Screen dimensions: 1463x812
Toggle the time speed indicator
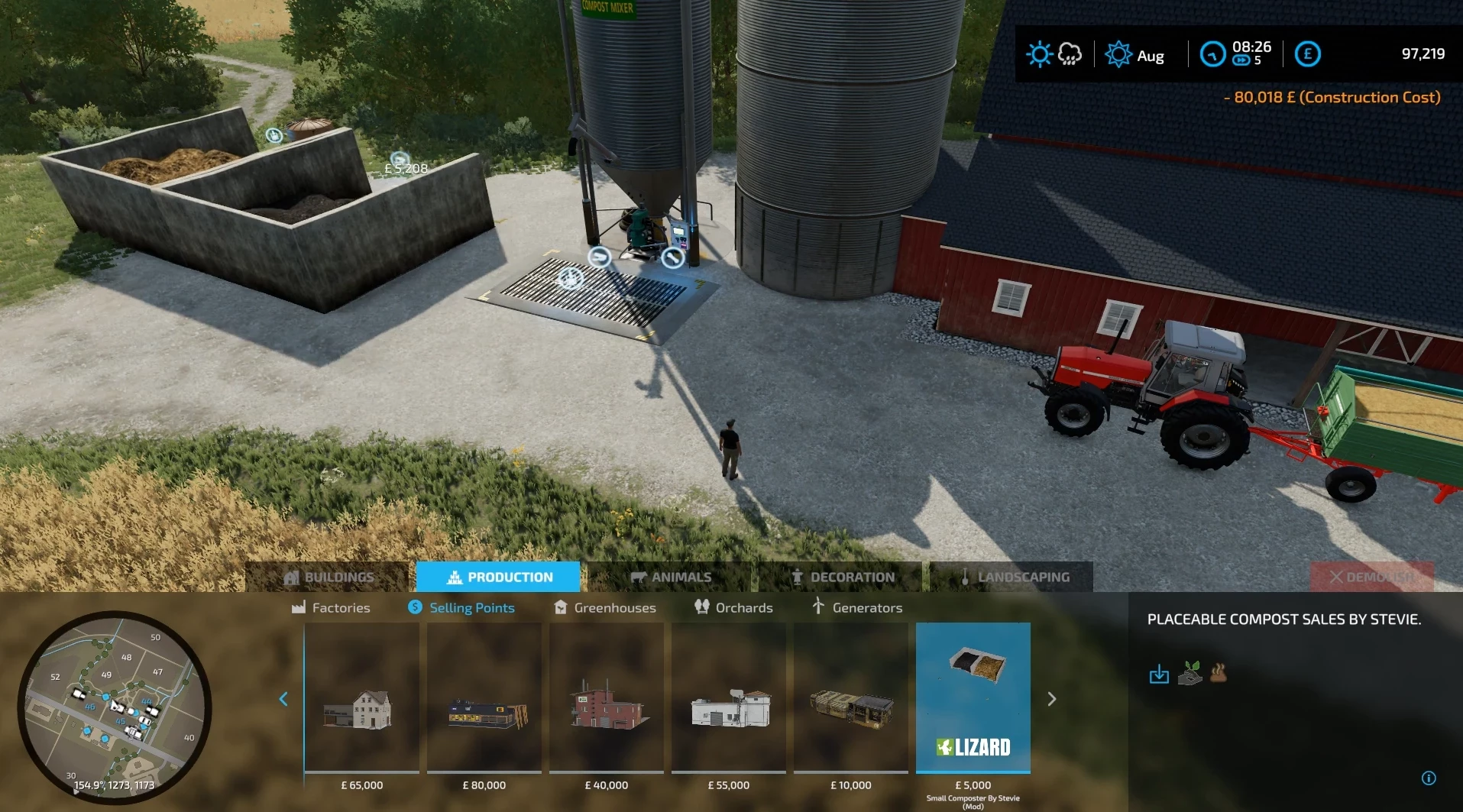pyautogui.click(x=1241, y=60)
